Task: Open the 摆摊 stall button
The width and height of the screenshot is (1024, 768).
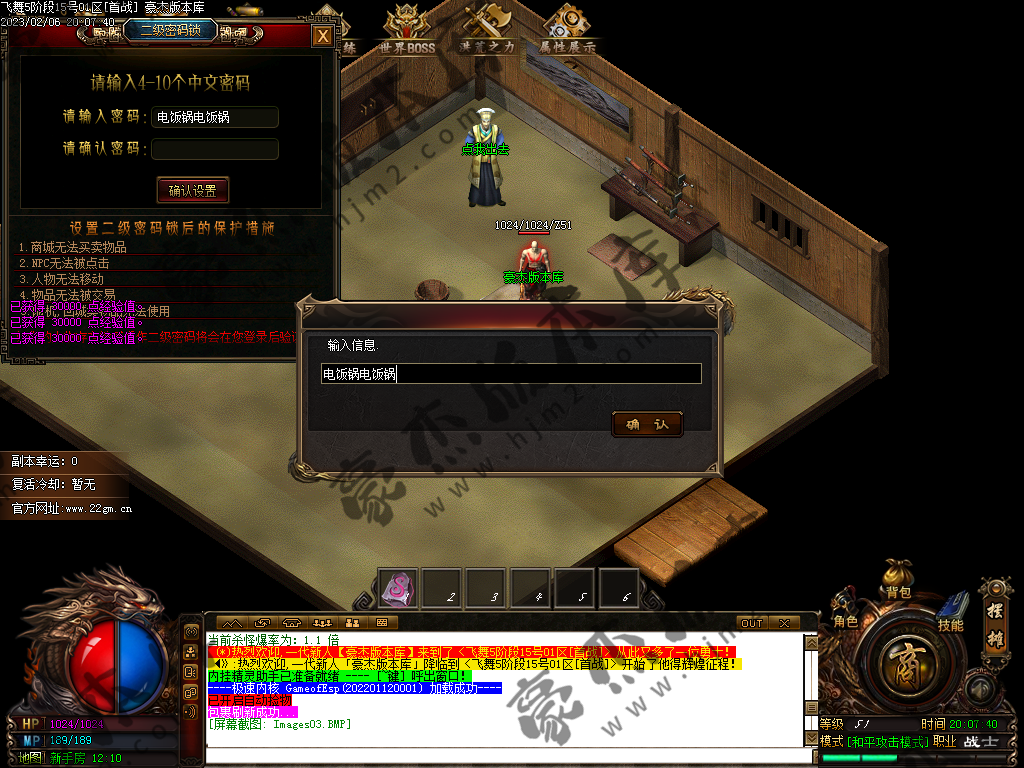Action: point(995,608)
